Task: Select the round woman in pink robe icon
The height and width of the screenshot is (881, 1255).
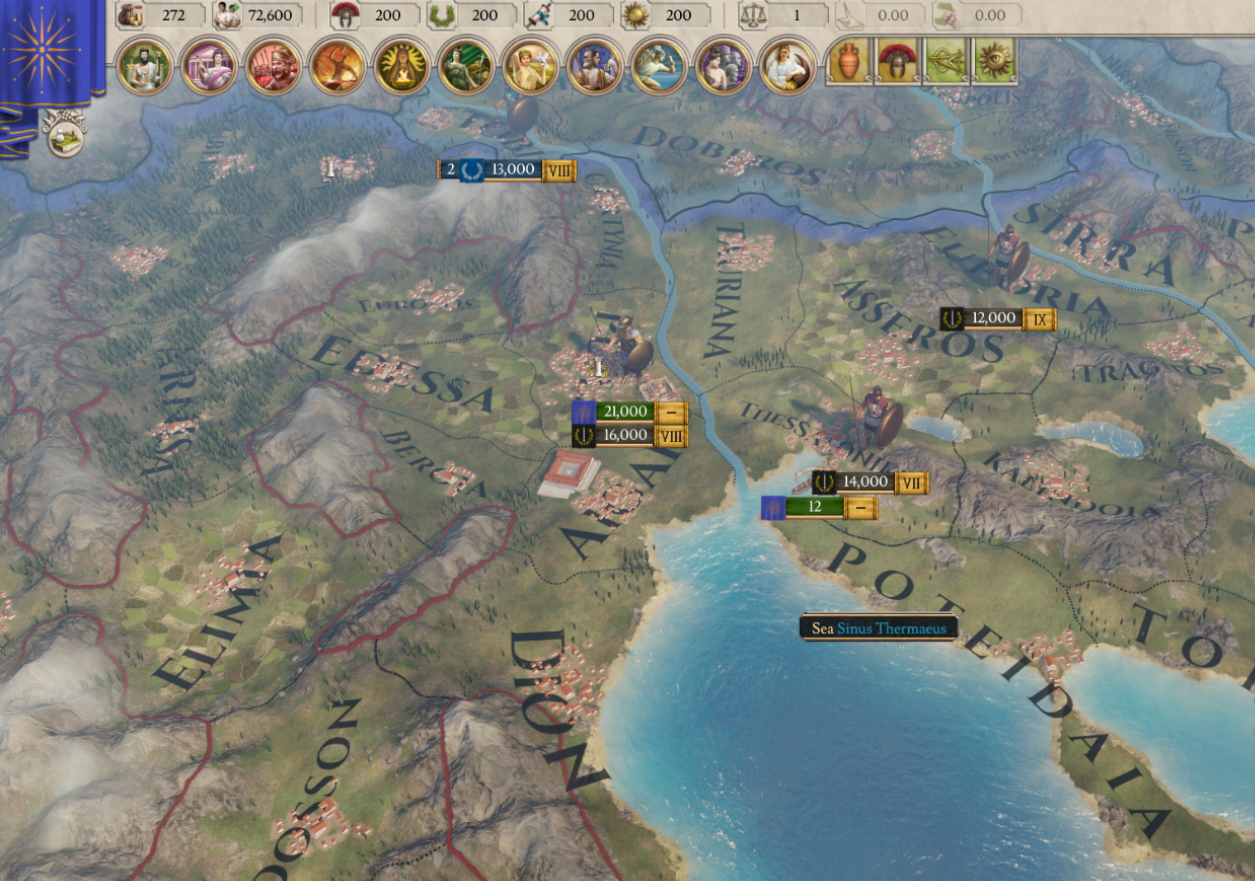Action: [209, 66]
